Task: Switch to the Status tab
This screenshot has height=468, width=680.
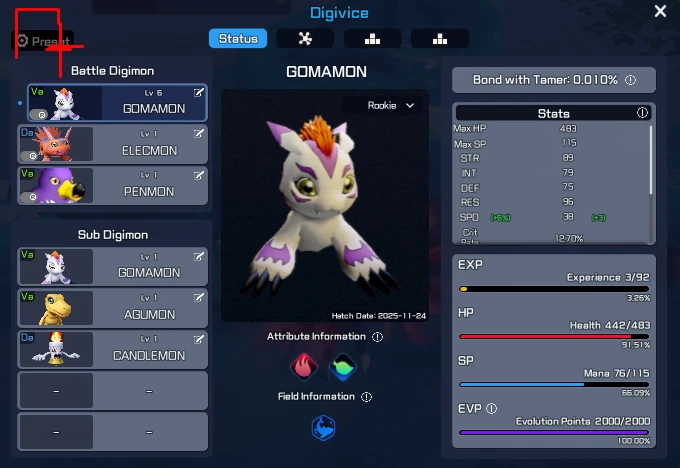Action: (x=238, y=39)
